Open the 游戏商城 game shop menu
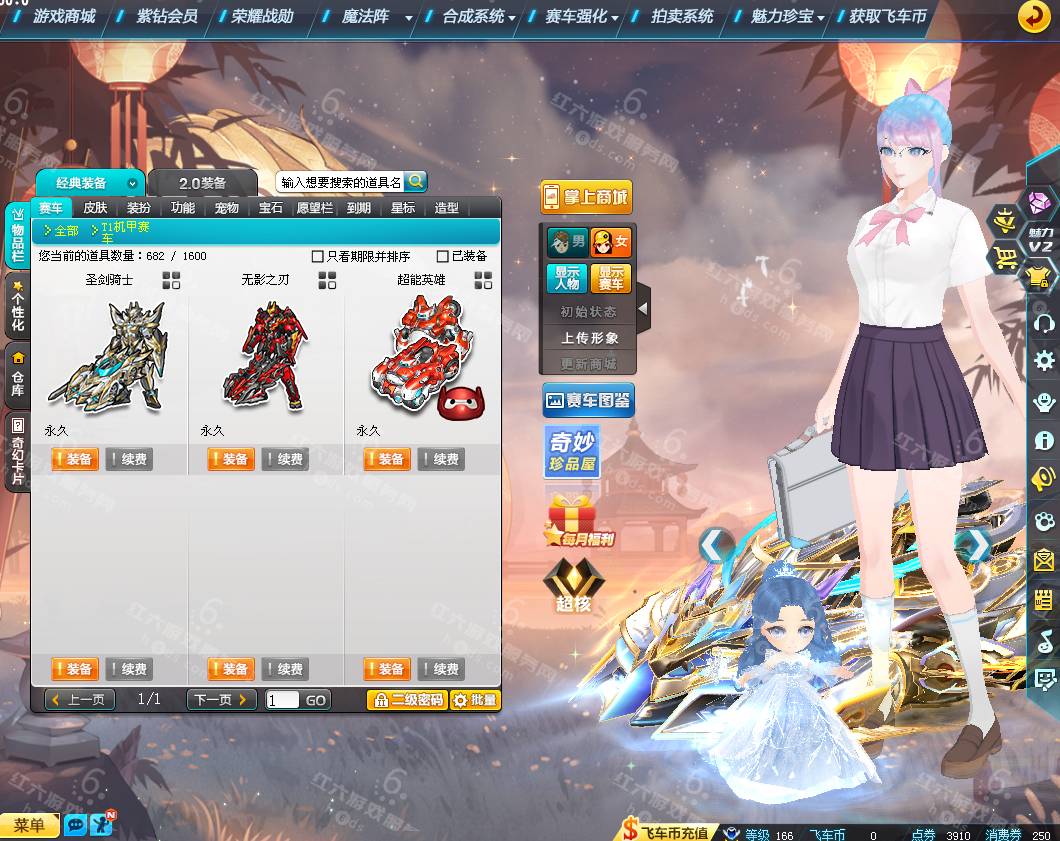The image size is (1060, 841). 63,16
